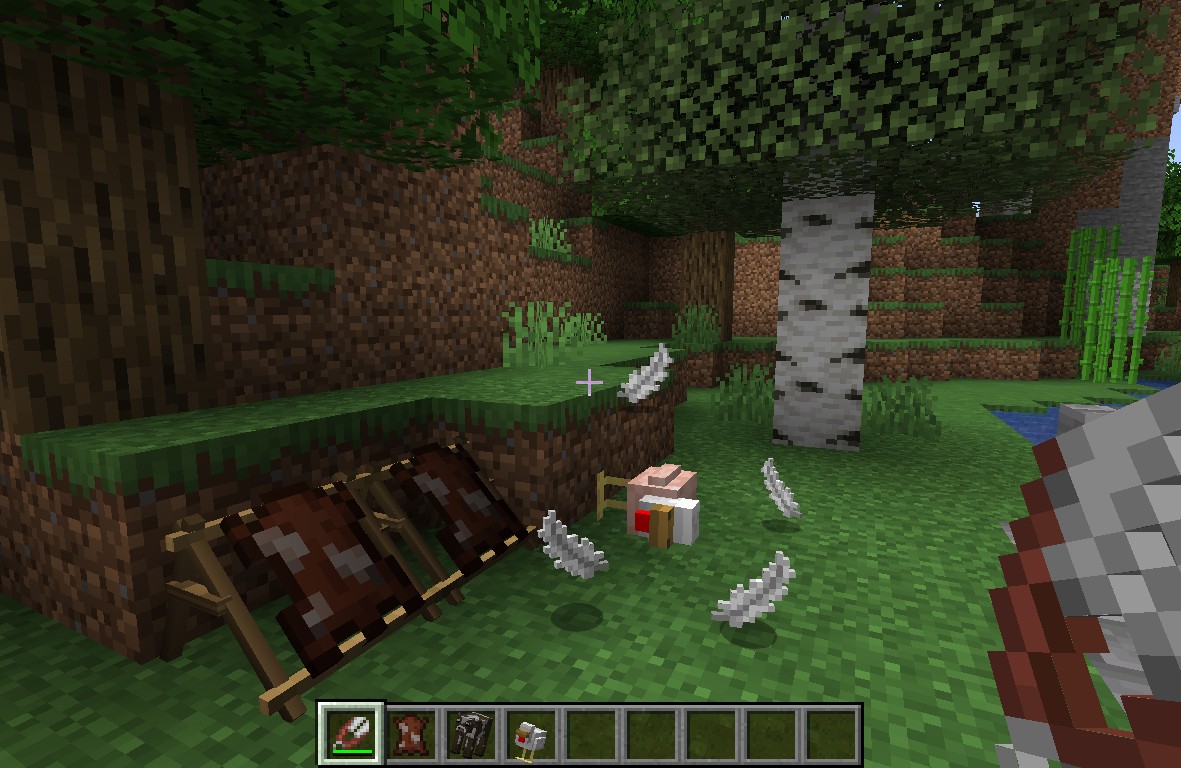Pick the white chicken hotbar slot

531,735
